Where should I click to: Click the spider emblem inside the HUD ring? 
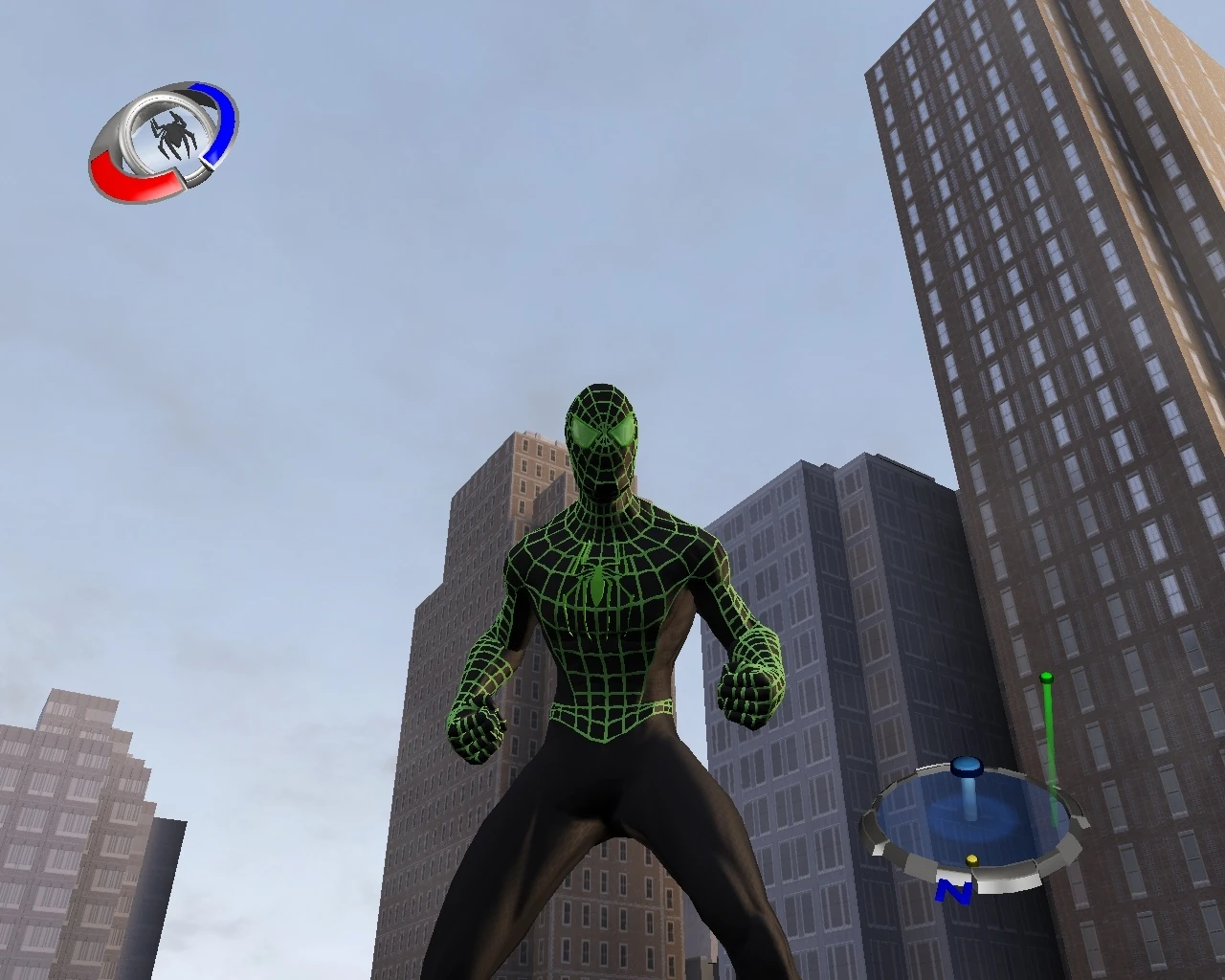[x=172, y=137]
